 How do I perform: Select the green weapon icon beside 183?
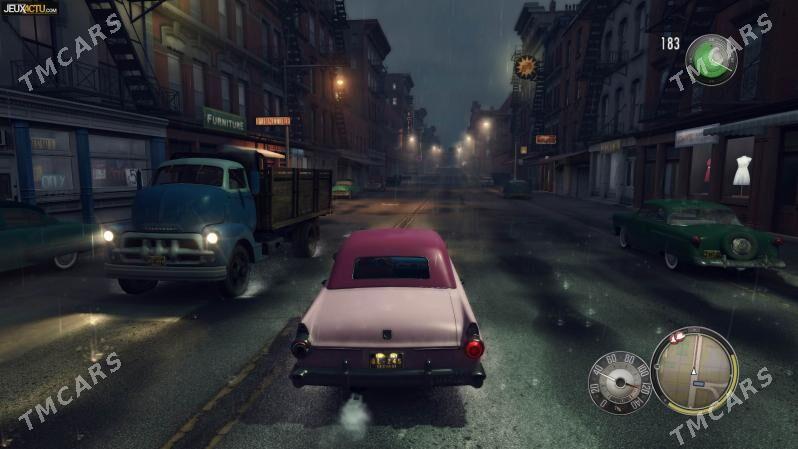pyautogui.click(x=711, y=59)
